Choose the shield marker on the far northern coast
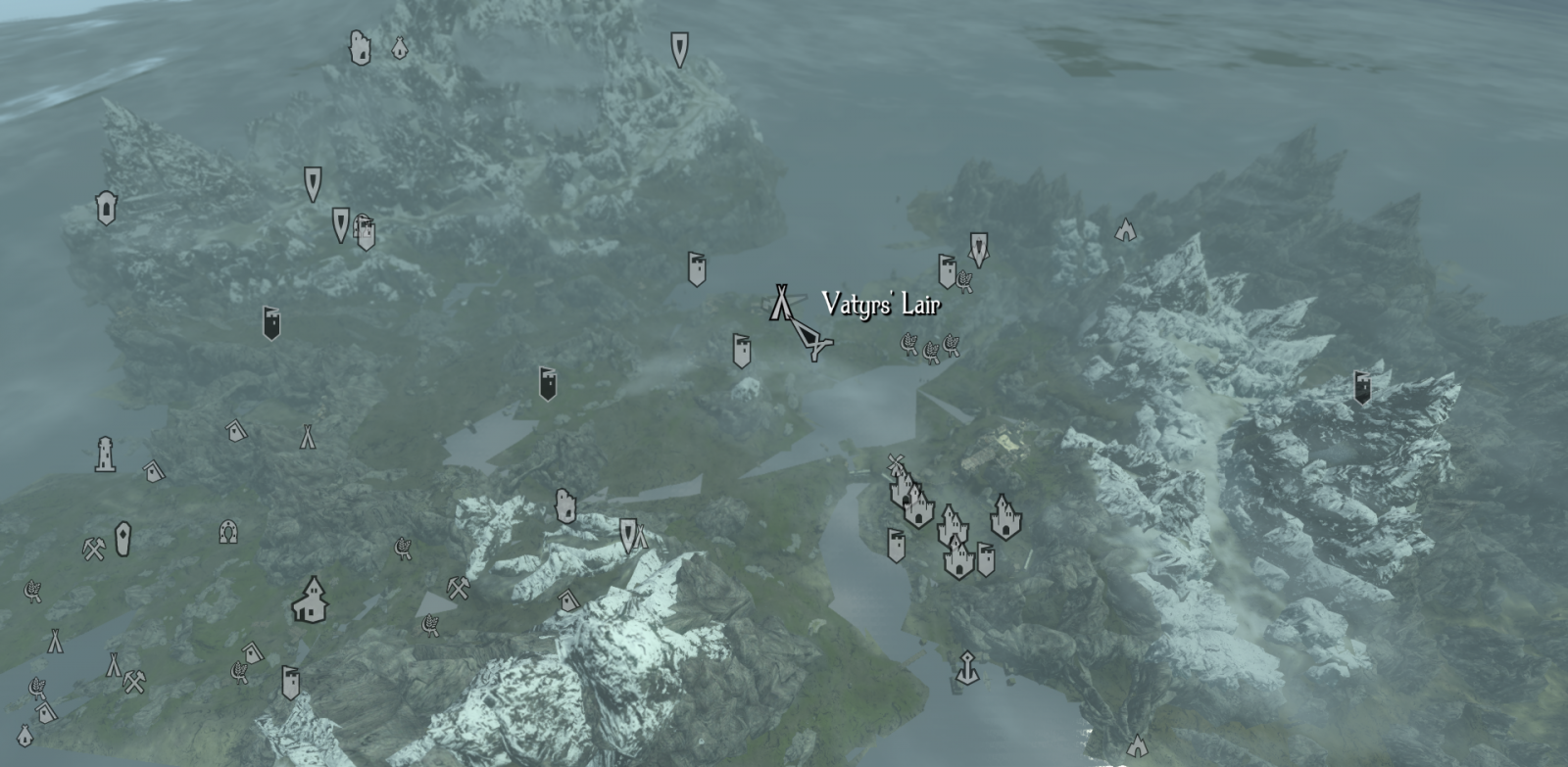Viewport: 1568px width, 767px height. coord(679,48)
